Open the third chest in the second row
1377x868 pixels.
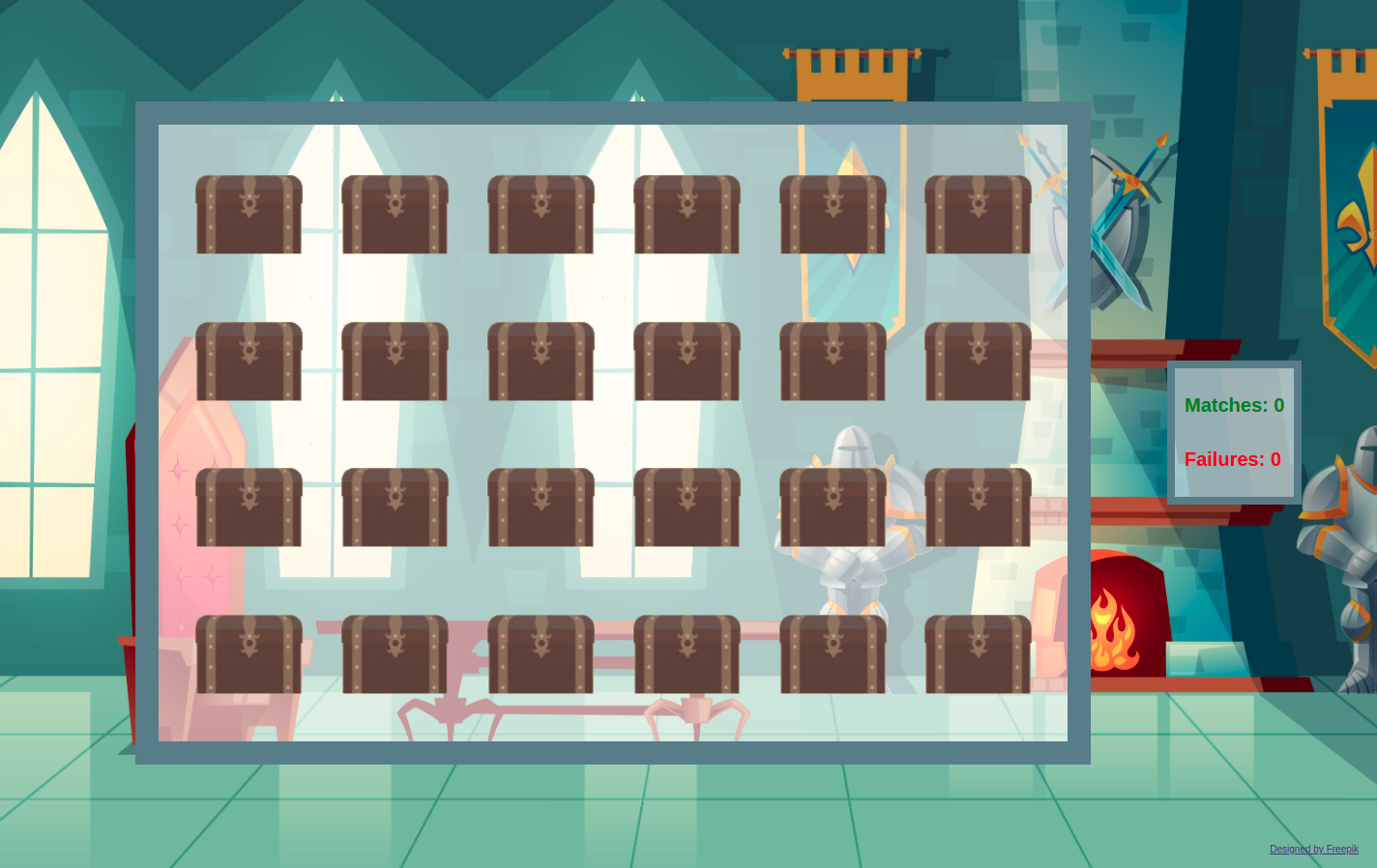[x=541, y=360]
